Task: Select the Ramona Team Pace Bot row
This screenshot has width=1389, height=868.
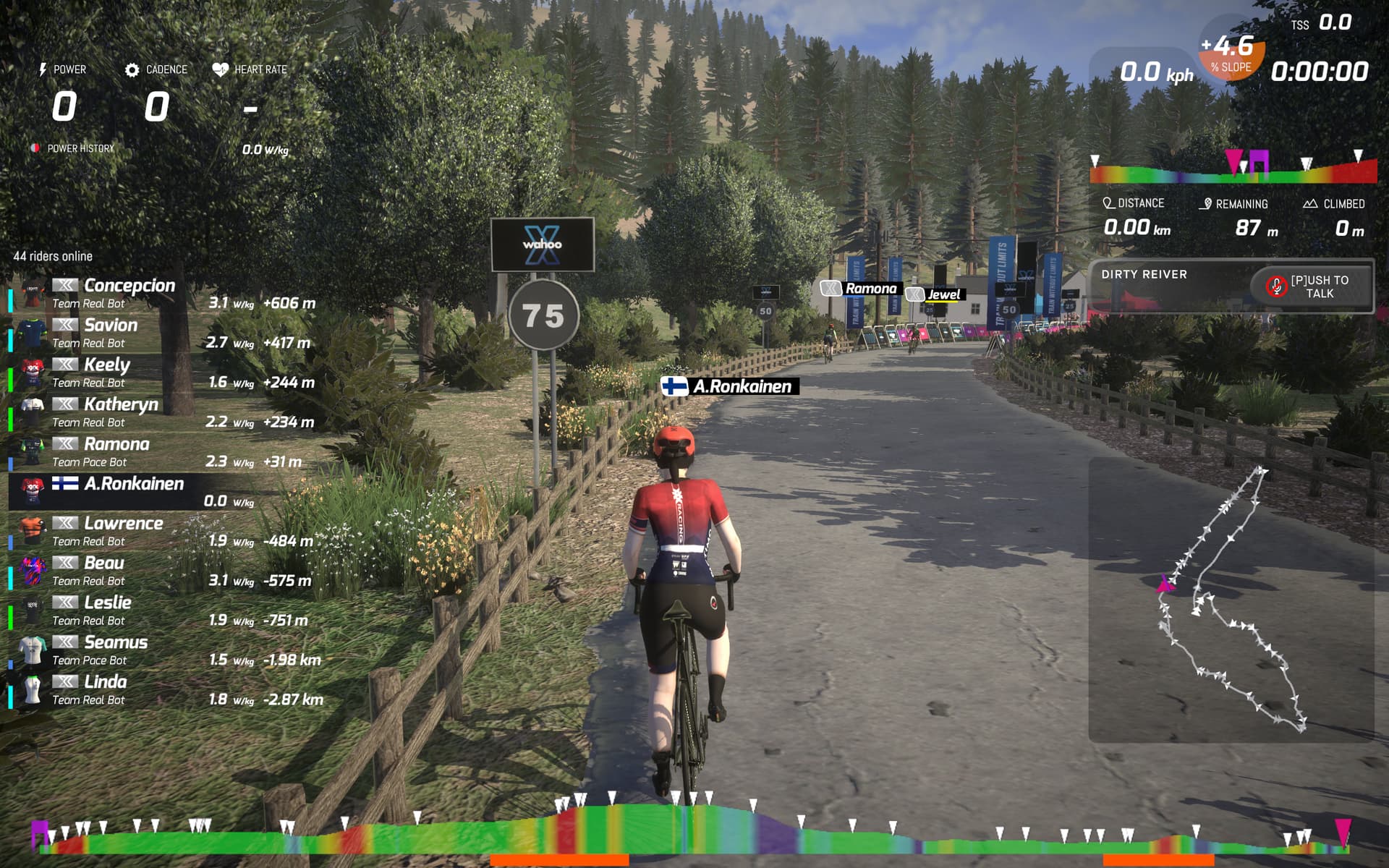Action: tap(163, 453)
